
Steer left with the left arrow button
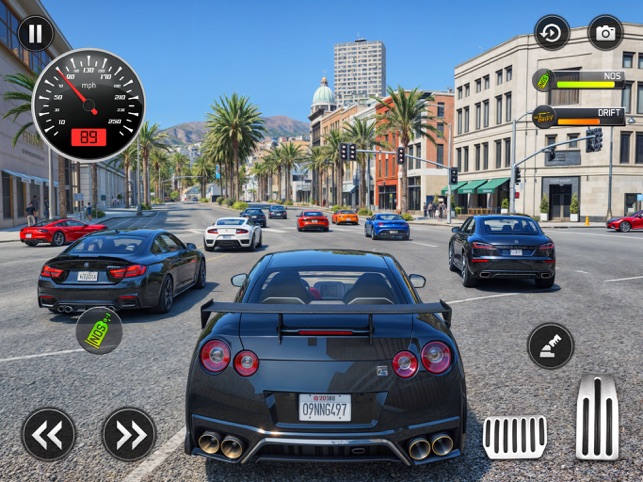pos(49,434)
